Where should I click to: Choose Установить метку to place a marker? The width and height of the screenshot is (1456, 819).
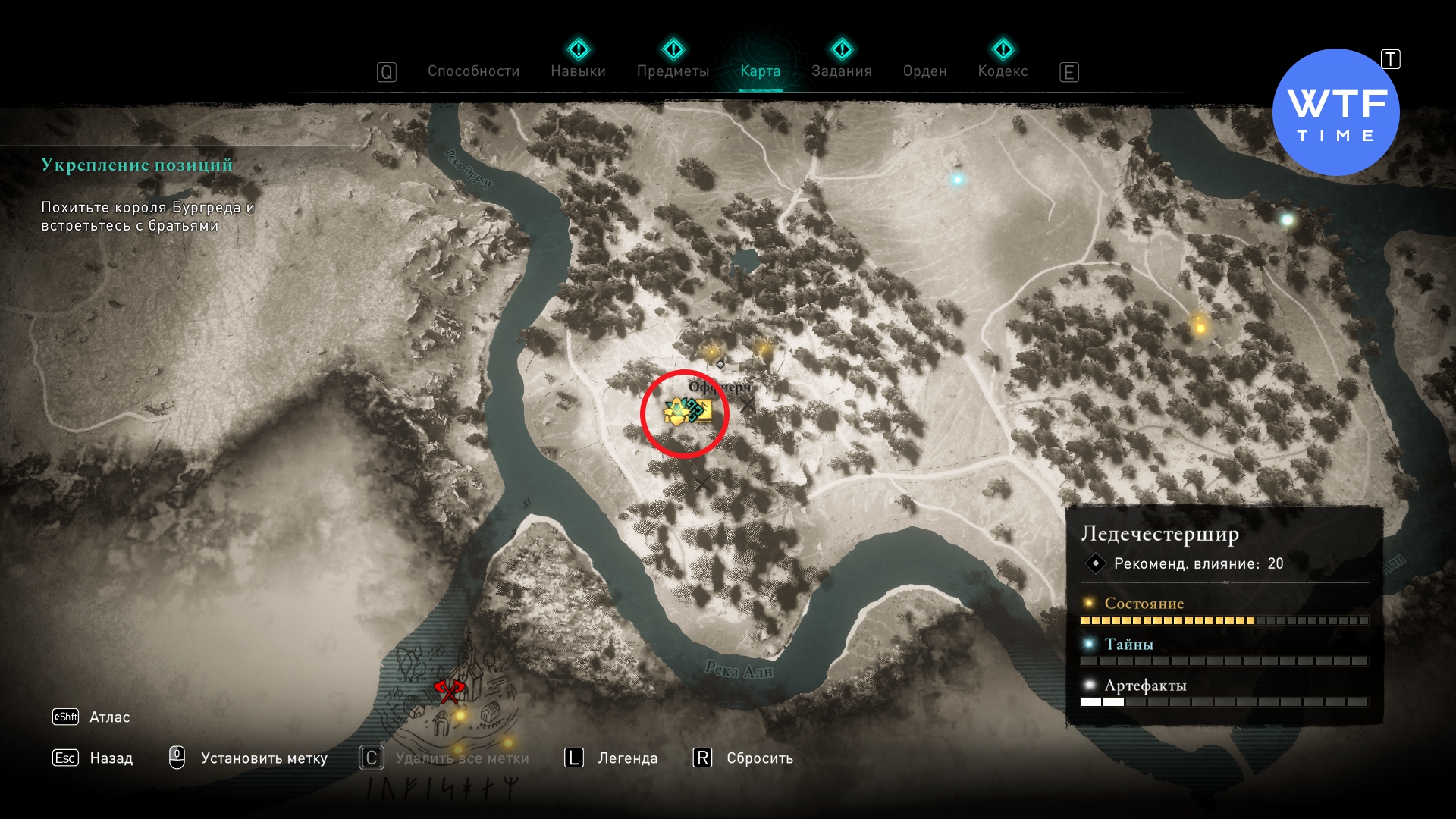click(x=263, y=758)
